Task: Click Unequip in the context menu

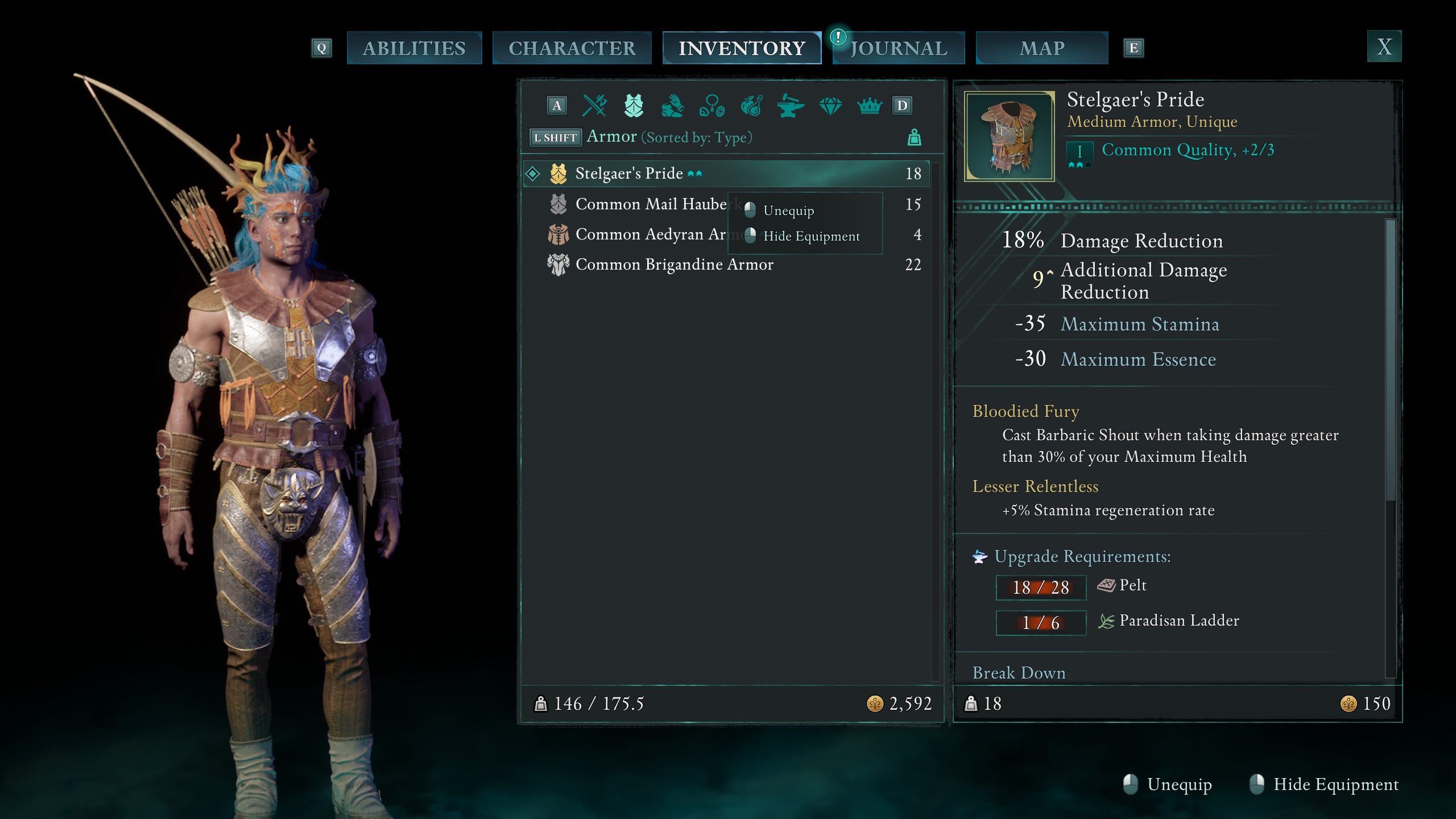Action: click(789, 210)
